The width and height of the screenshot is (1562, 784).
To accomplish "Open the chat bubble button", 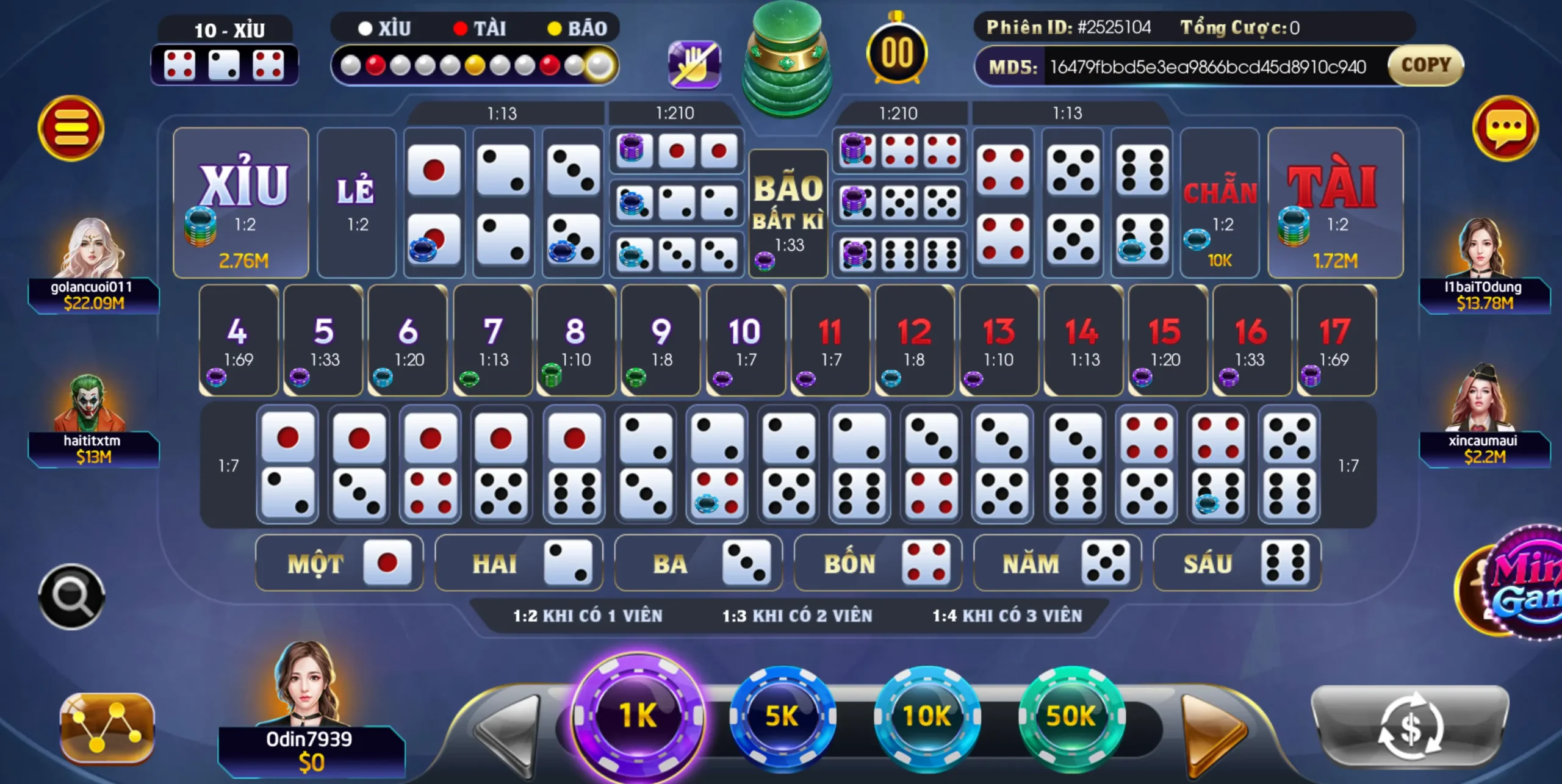I will click(1505, 128).
